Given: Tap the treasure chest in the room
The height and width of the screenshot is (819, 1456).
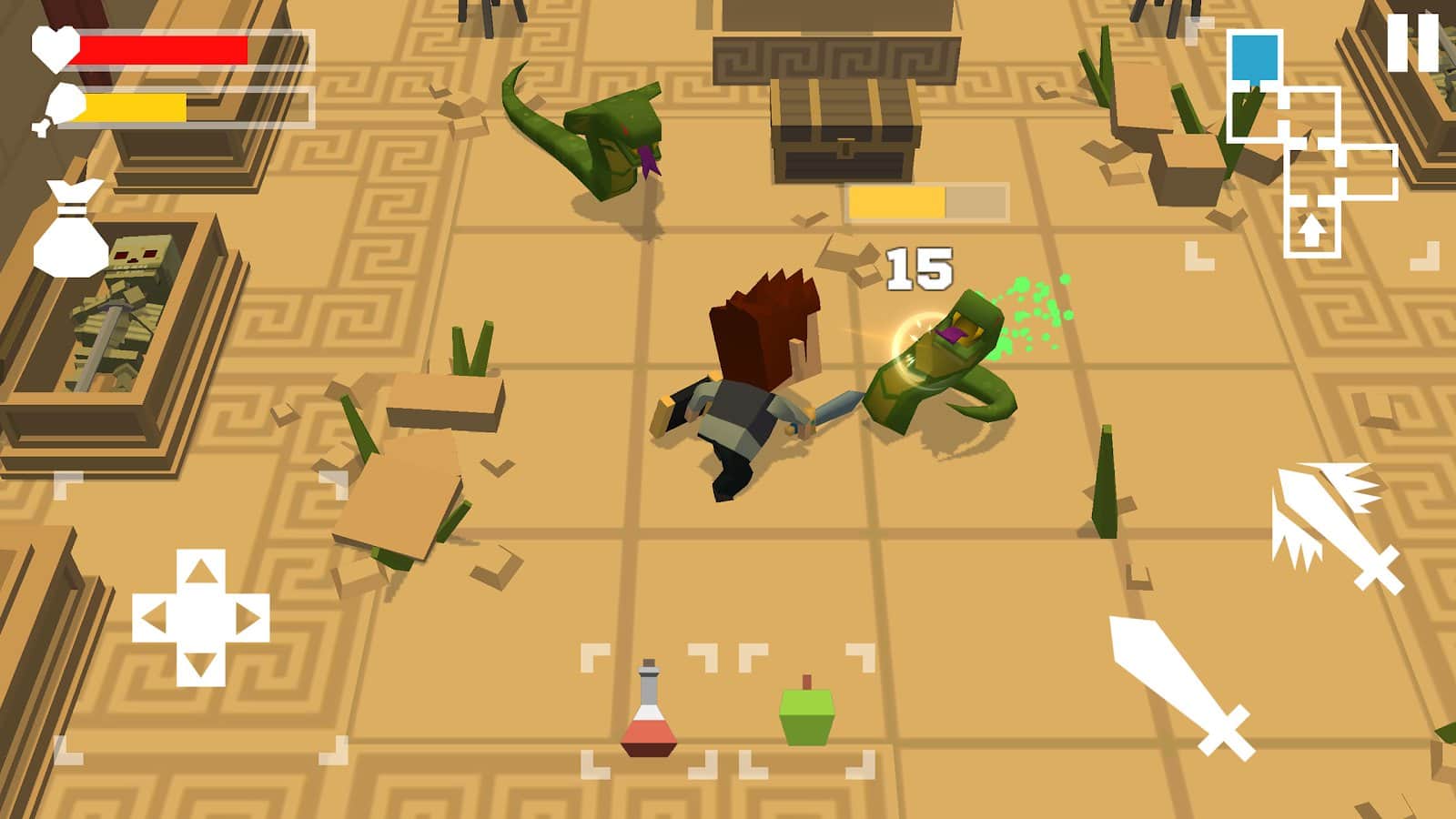Looking at the screenshot, I should pyautogui.click(x=842, y=127).
